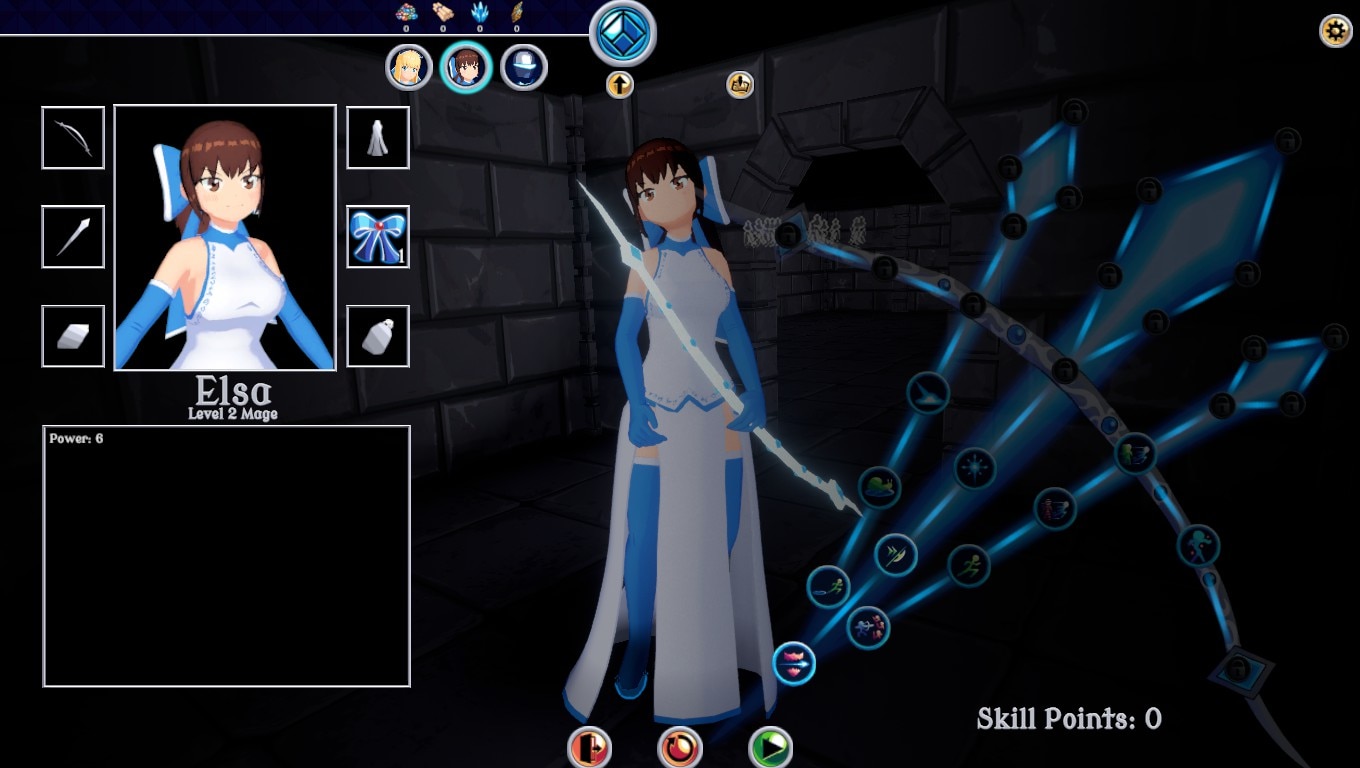Click the locked diamond node at bow tip
The width and height of the screenshot is (1360, 768).
click(1239, 668)
